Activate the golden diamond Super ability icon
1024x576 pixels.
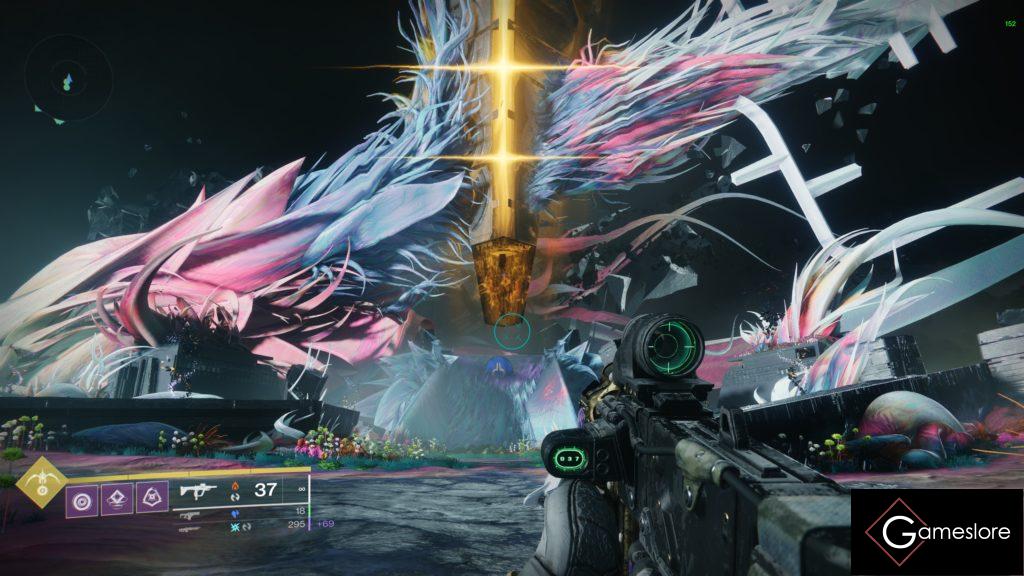pos(42,483)
